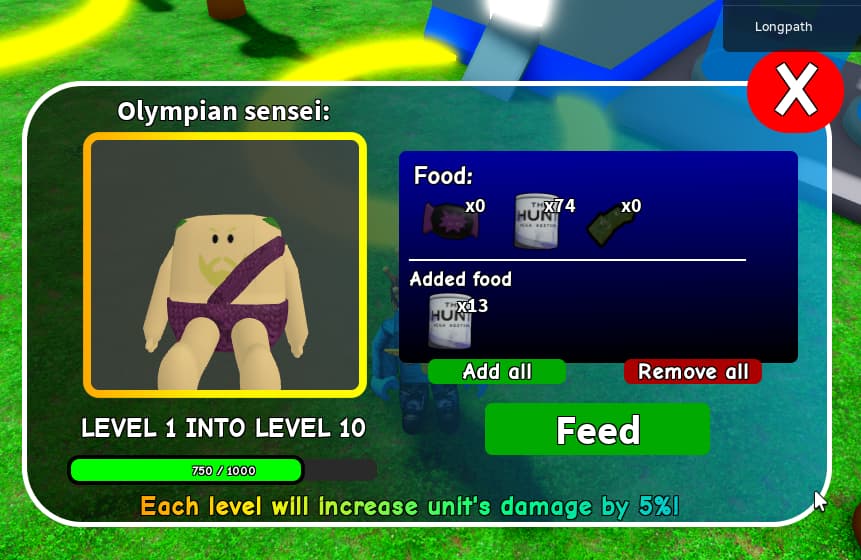The width and height of the screenshot is (861, 560).
Task: Select the canned food with x74
Action: click(536, 220)
